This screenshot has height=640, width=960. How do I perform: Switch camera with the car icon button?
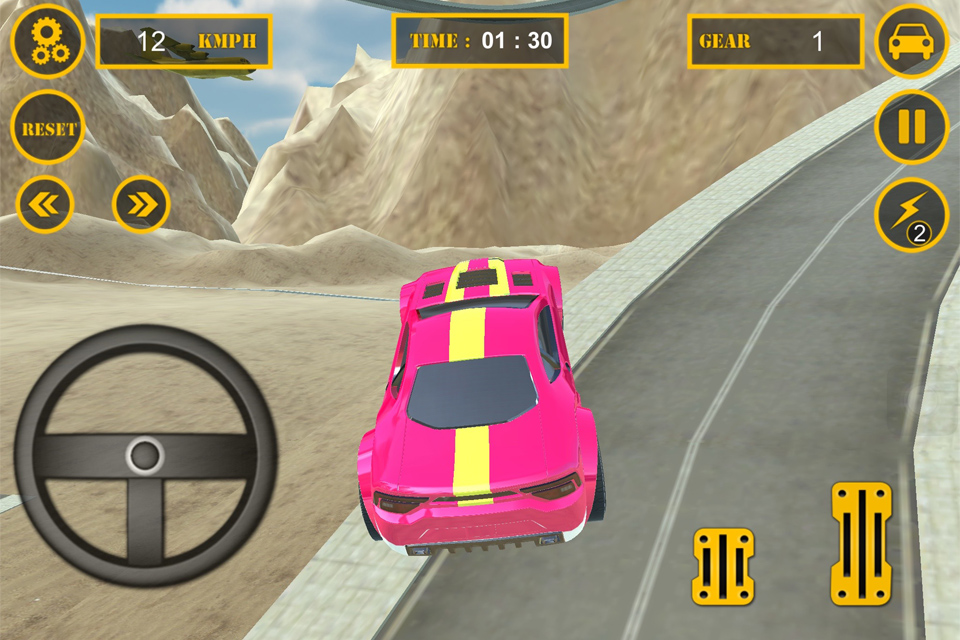[x=912, y=41]
